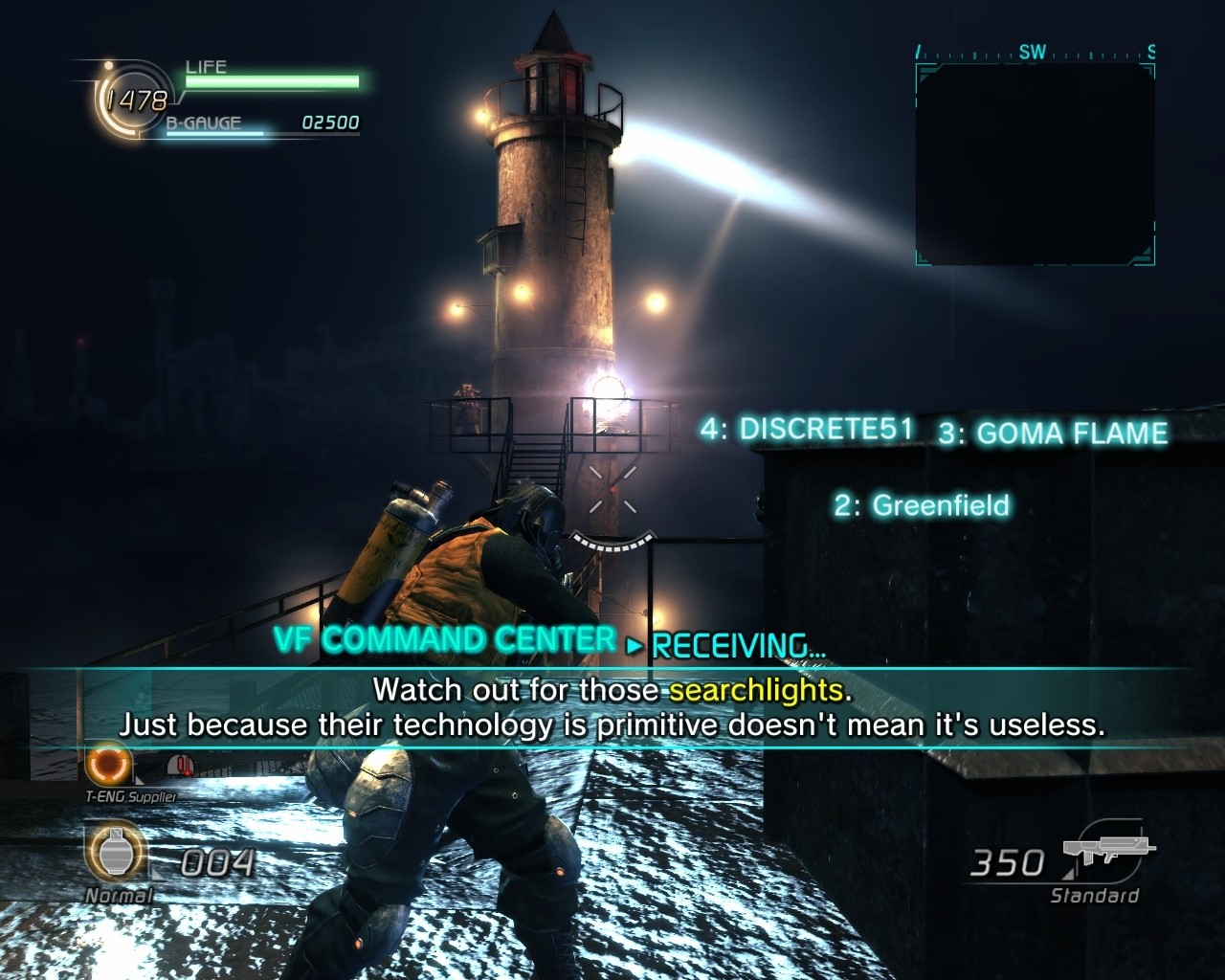Screen dimensions: 1225x980
Task: Select the Standard rifle weapon icon
Action: pyautogui.click(x=1108, y=852)
